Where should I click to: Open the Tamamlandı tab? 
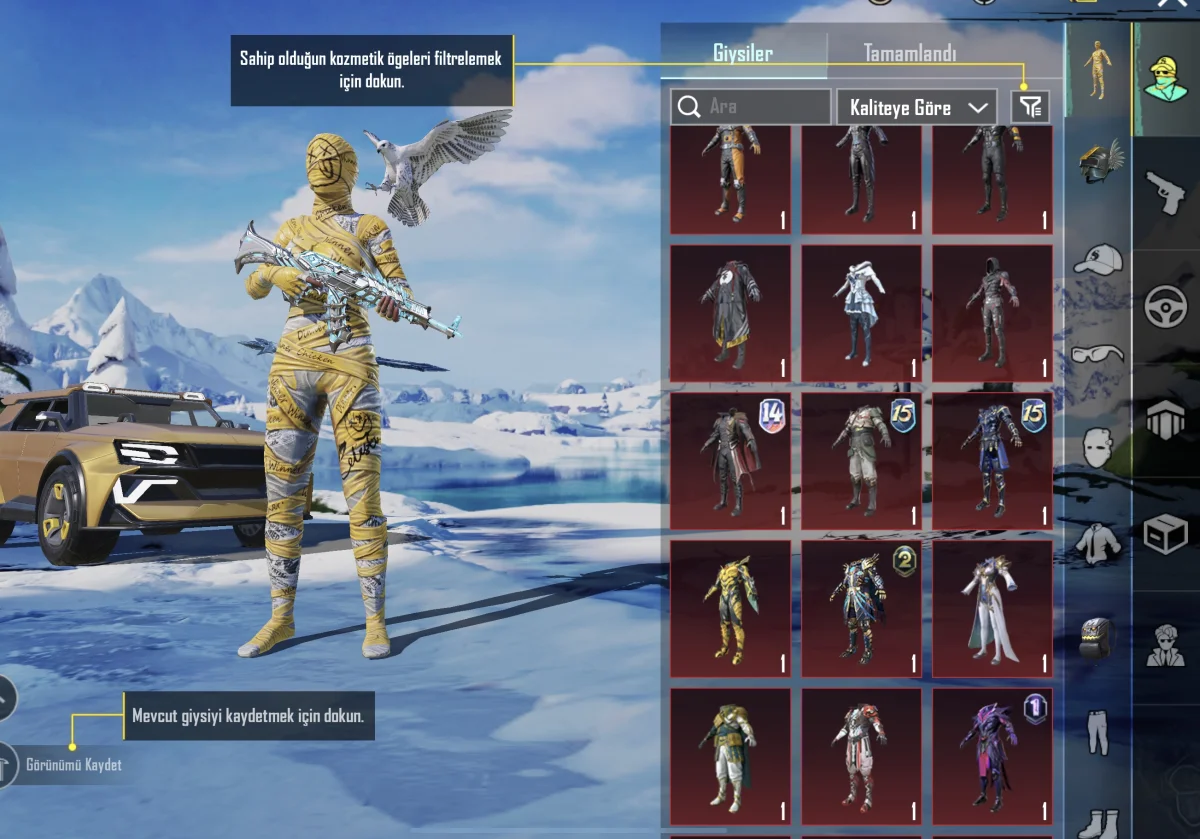(909, 54)
